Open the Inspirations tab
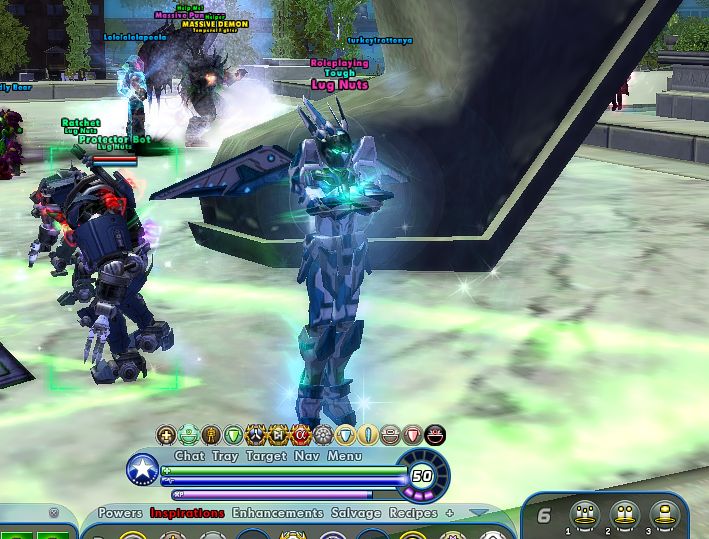The height and width of the screenshot is (539, 709). 187,513
